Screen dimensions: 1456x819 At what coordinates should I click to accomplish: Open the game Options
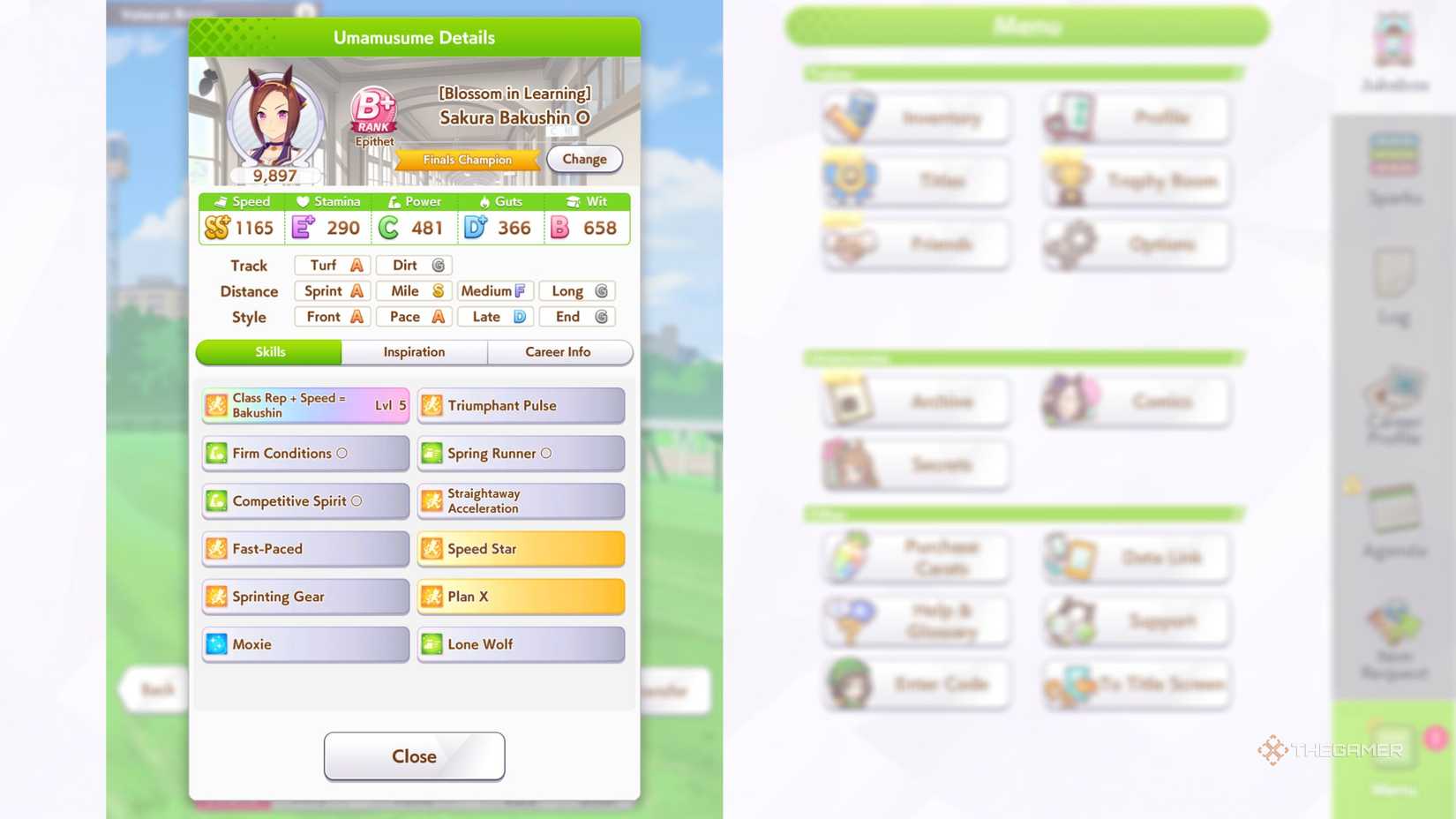1135,244
